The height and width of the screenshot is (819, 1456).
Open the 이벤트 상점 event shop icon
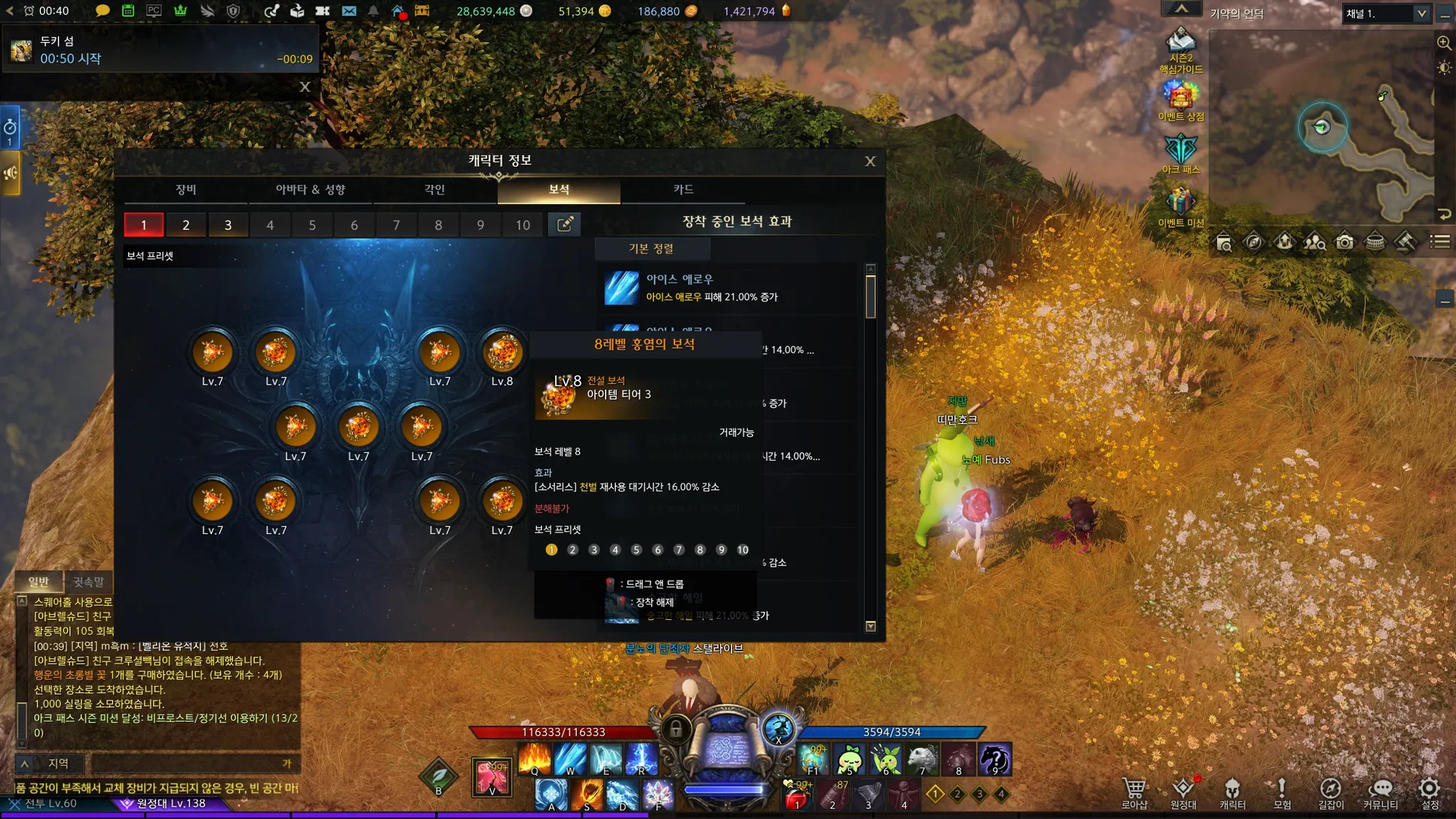(1181, 100)
